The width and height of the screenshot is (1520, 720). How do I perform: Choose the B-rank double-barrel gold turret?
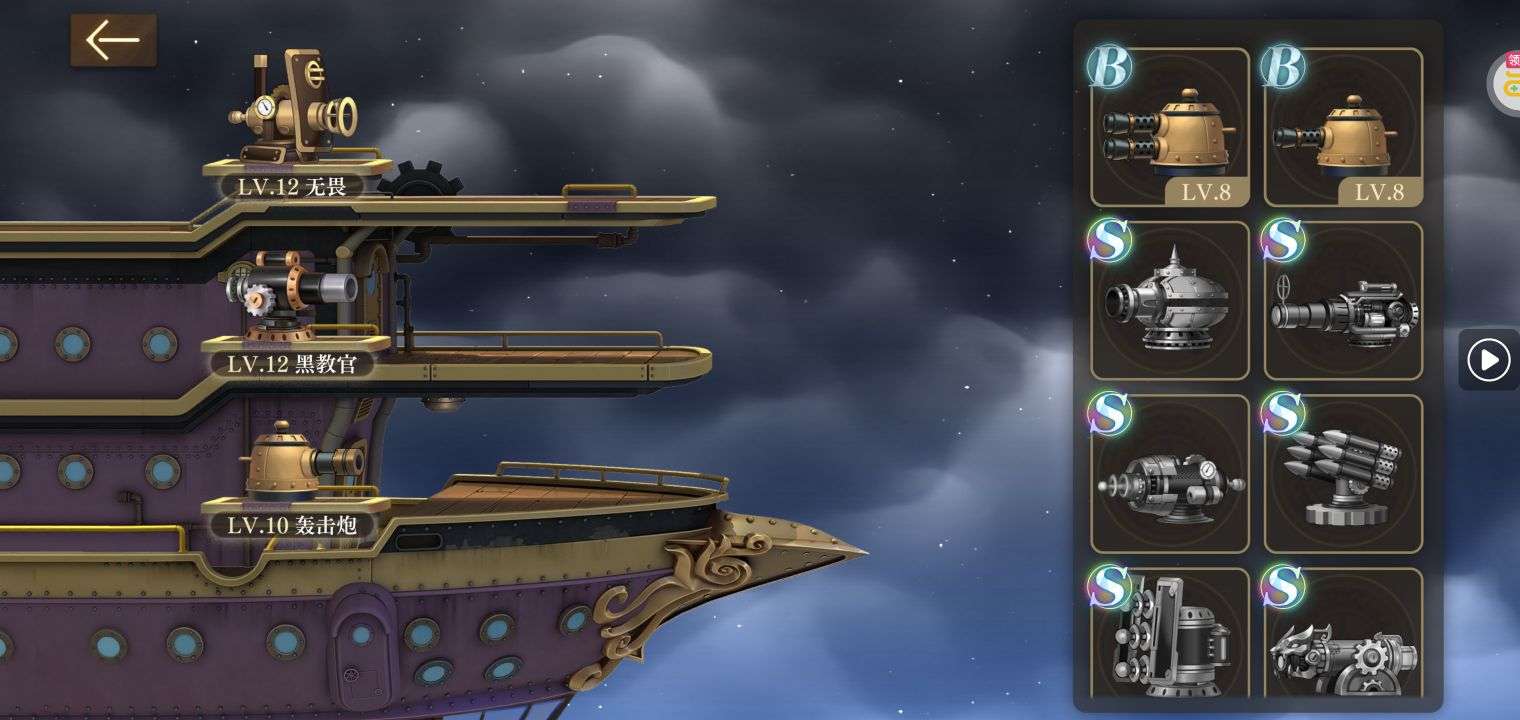click(1170, 128)
